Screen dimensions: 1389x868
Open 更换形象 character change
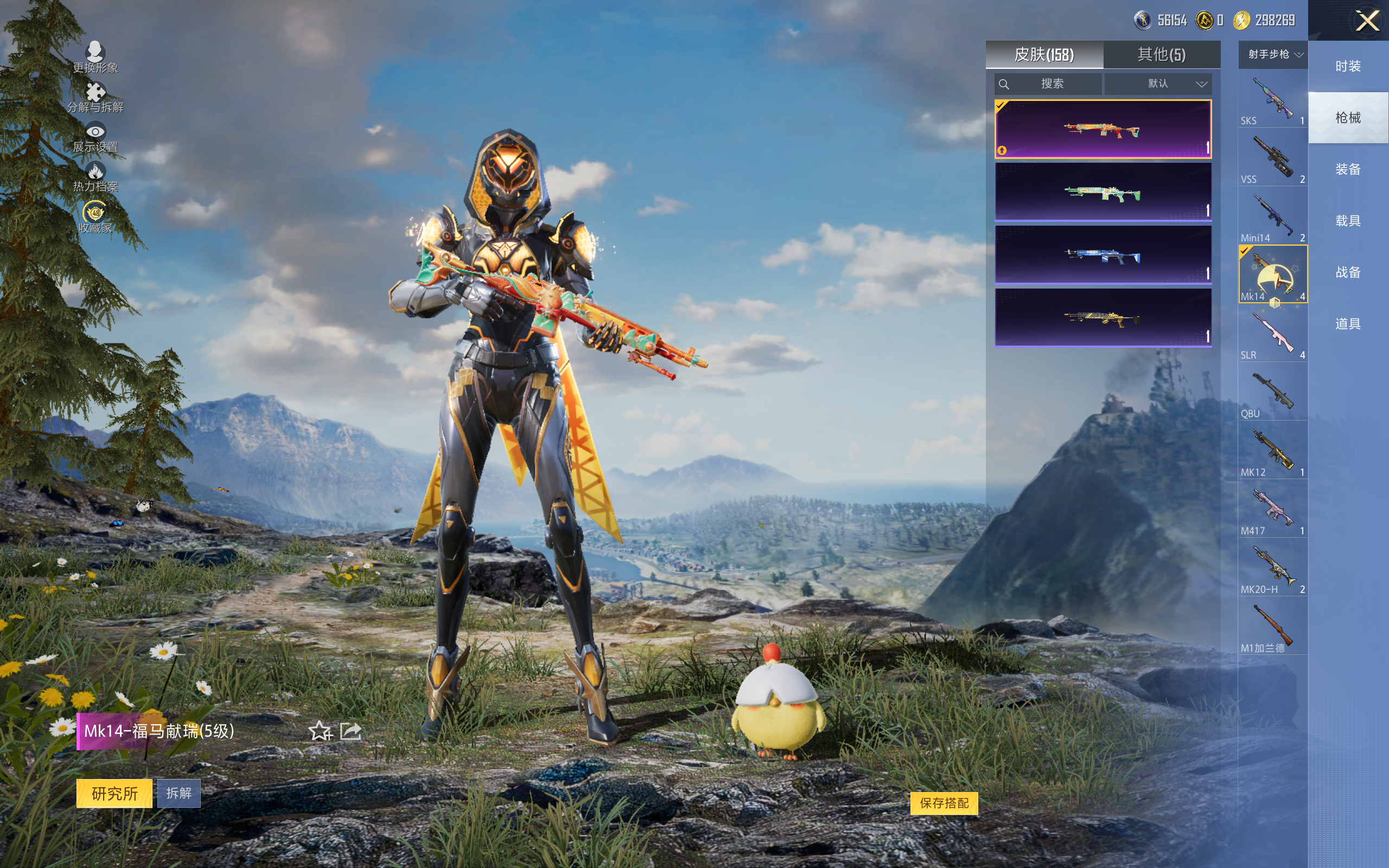click(x=95, y=58)
